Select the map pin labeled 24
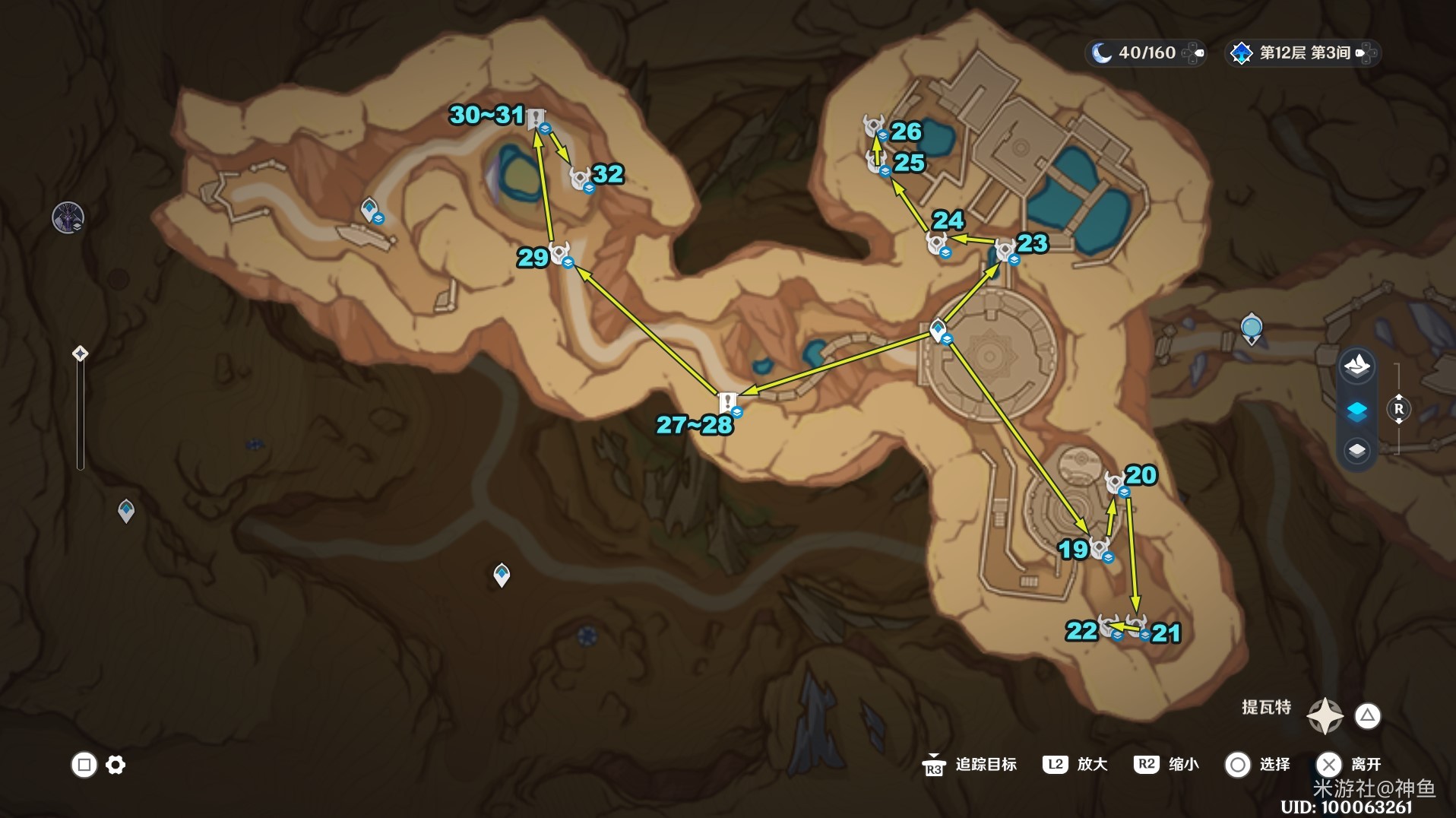This screenshot has width=1456, height=818. (x=937, y=243)
